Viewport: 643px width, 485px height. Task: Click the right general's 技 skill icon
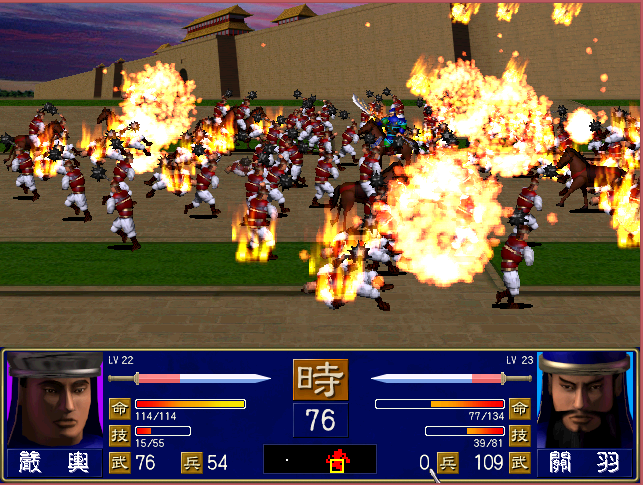519,435
